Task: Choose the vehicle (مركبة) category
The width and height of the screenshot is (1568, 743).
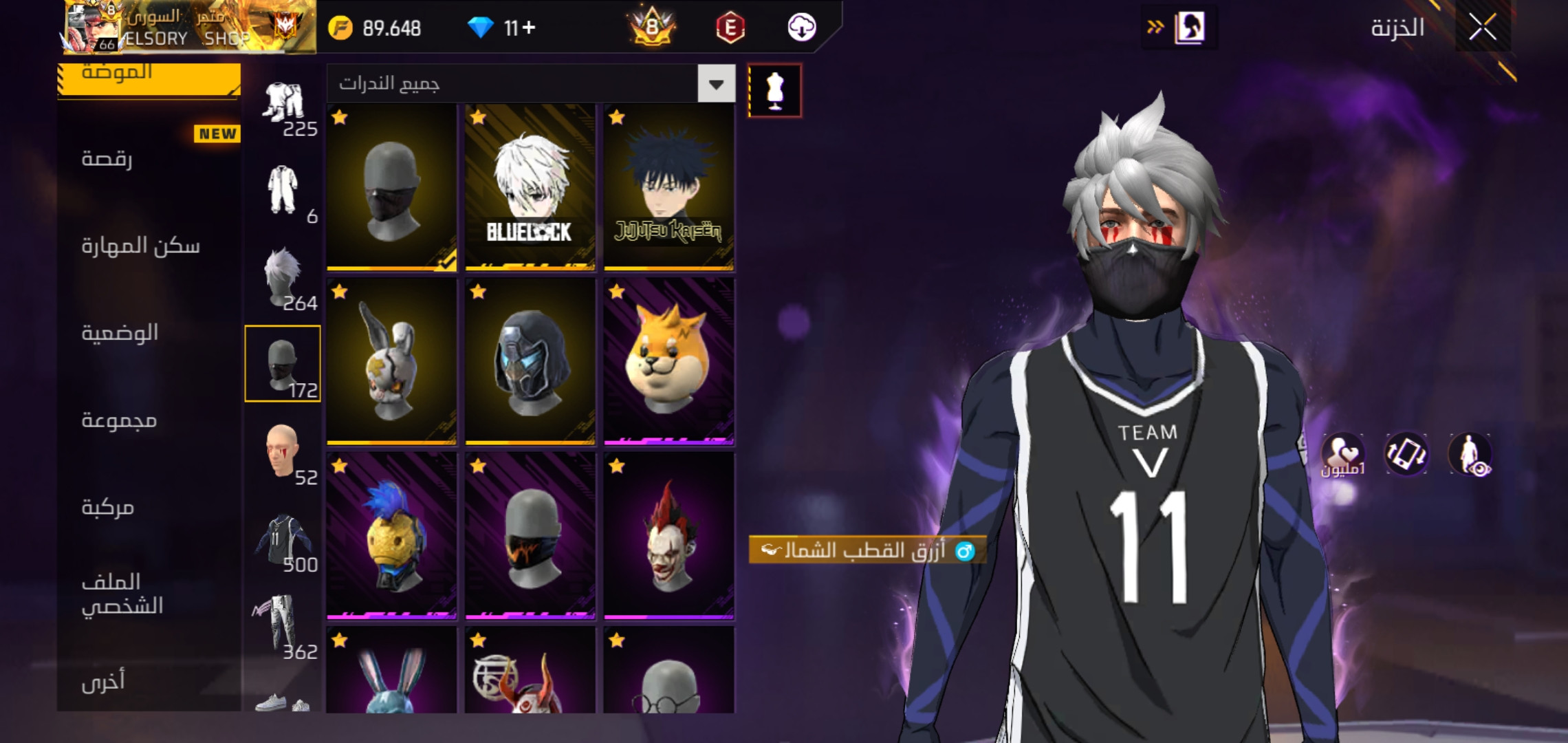Action: click(x=108, y=507)
